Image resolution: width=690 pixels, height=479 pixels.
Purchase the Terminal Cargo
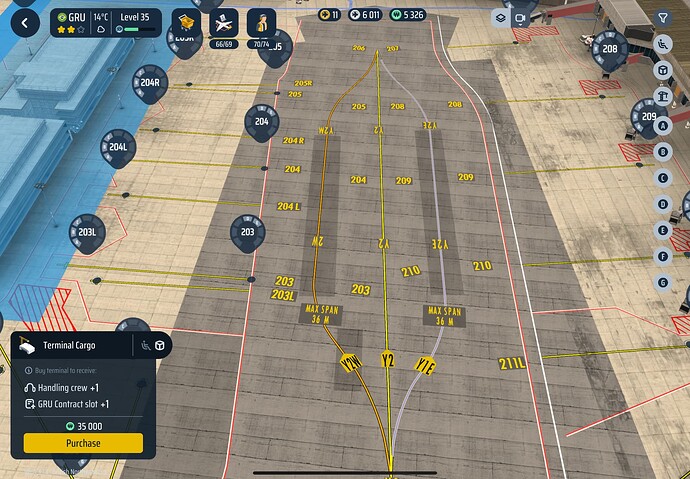tap(83, 443)
